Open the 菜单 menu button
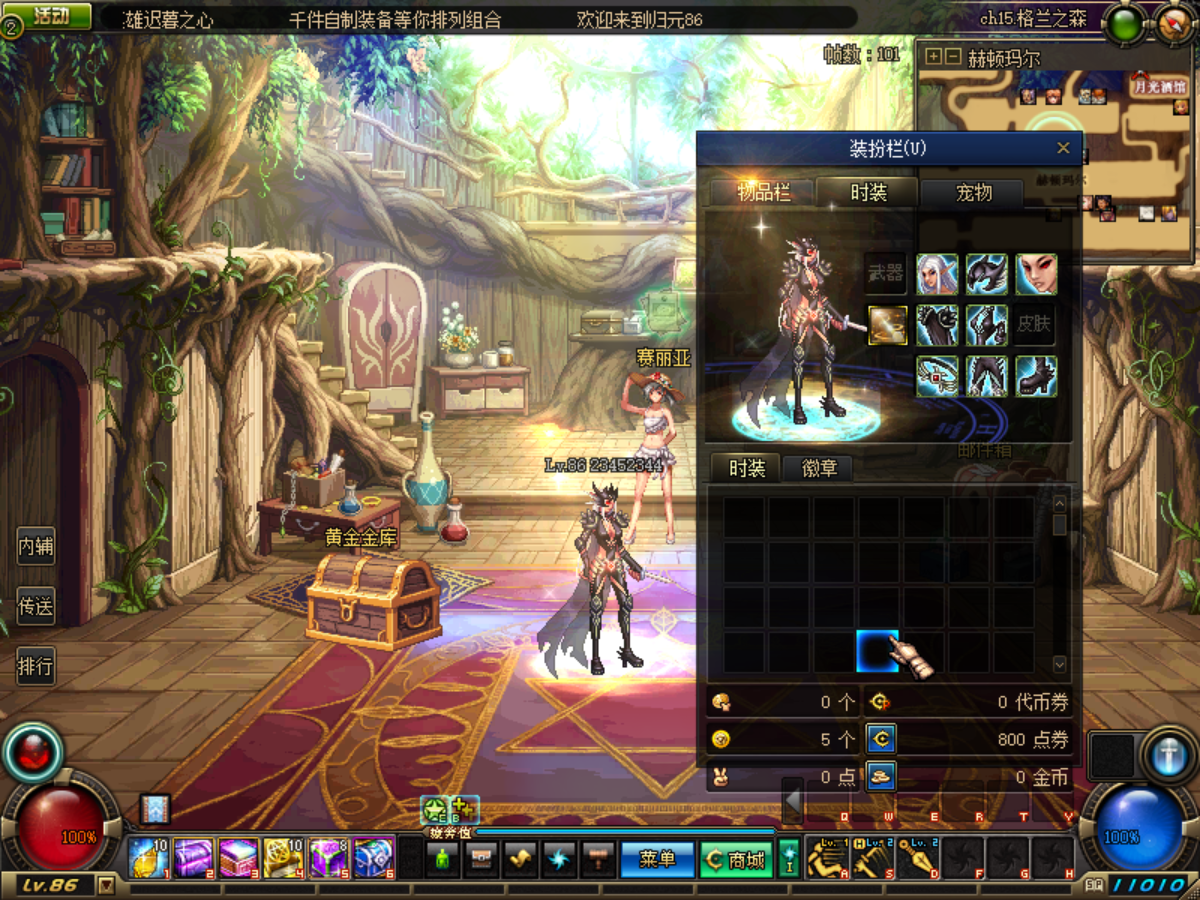This screenshot has width=1200, height=900. (657, 859)
